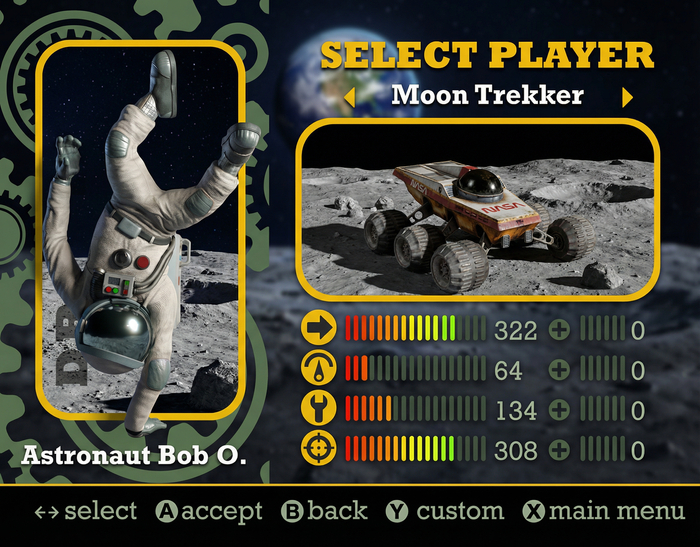Click the plus icon beside the 64 stat
The height and width of the screenshot is (547, 700).
pos(560,370)
